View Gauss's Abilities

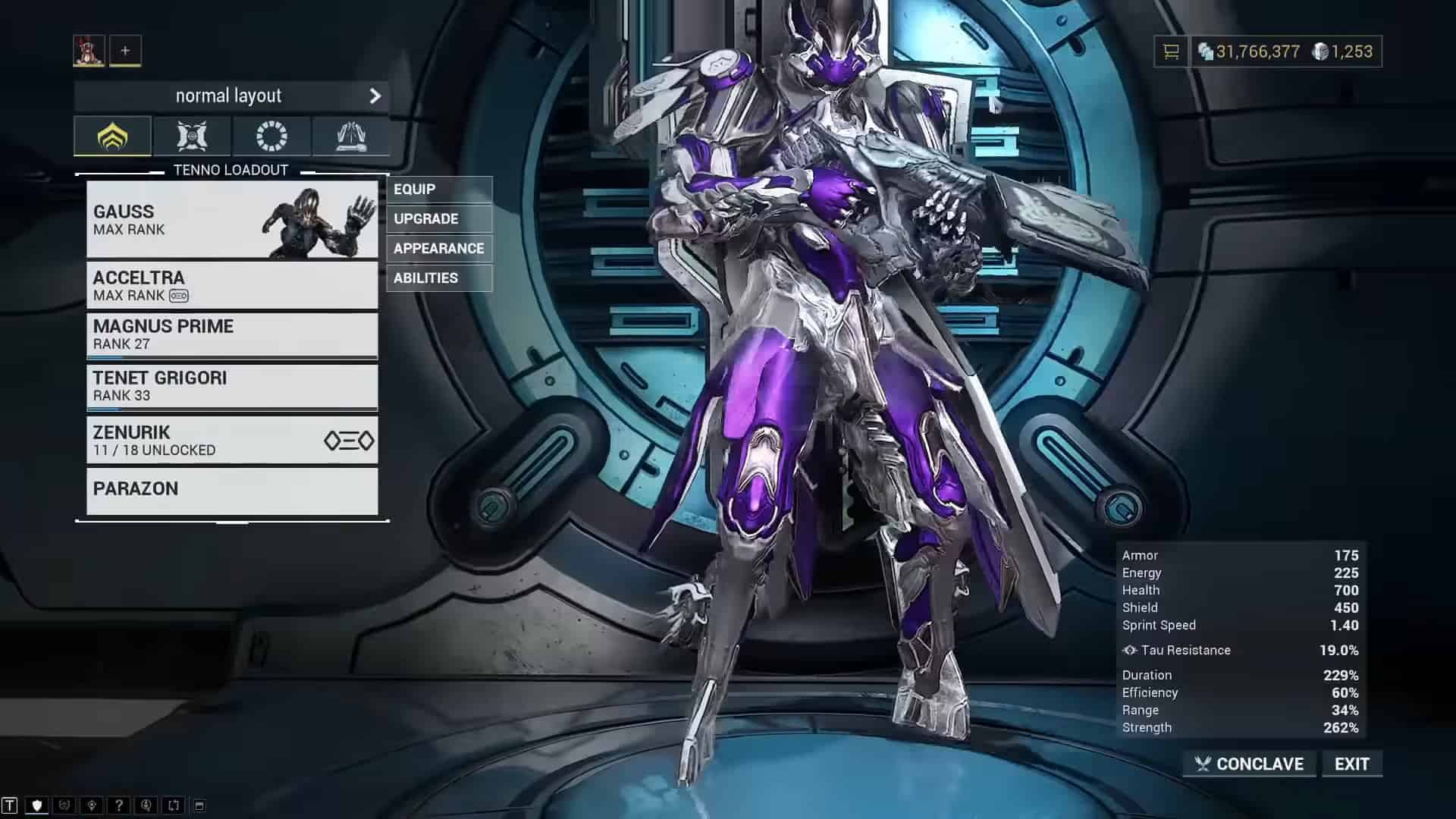(x=439, y=278)
